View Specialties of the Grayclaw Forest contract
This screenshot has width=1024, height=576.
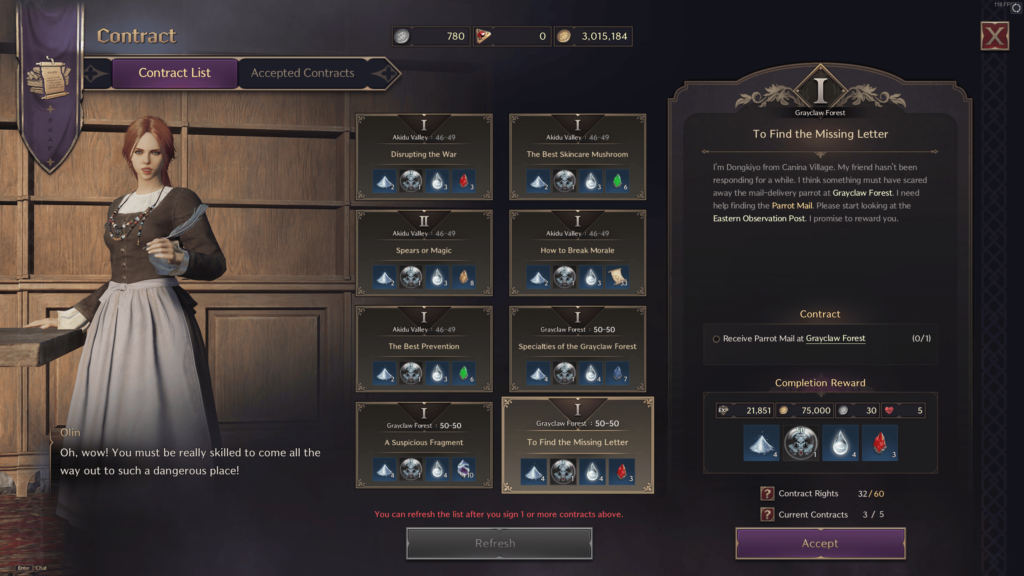tap(577, 347)
